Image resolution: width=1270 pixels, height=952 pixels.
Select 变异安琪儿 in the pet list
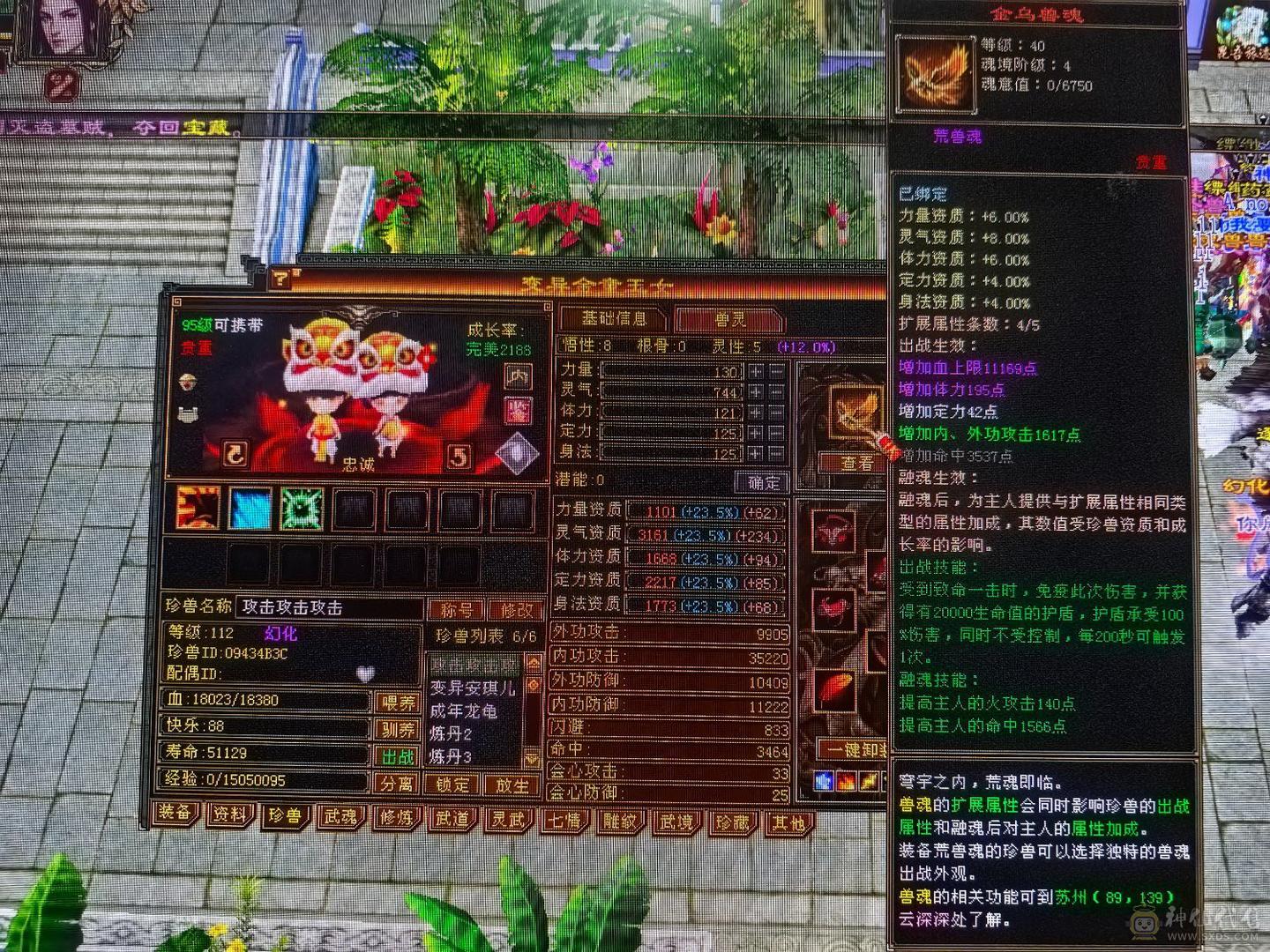(474, 688)
